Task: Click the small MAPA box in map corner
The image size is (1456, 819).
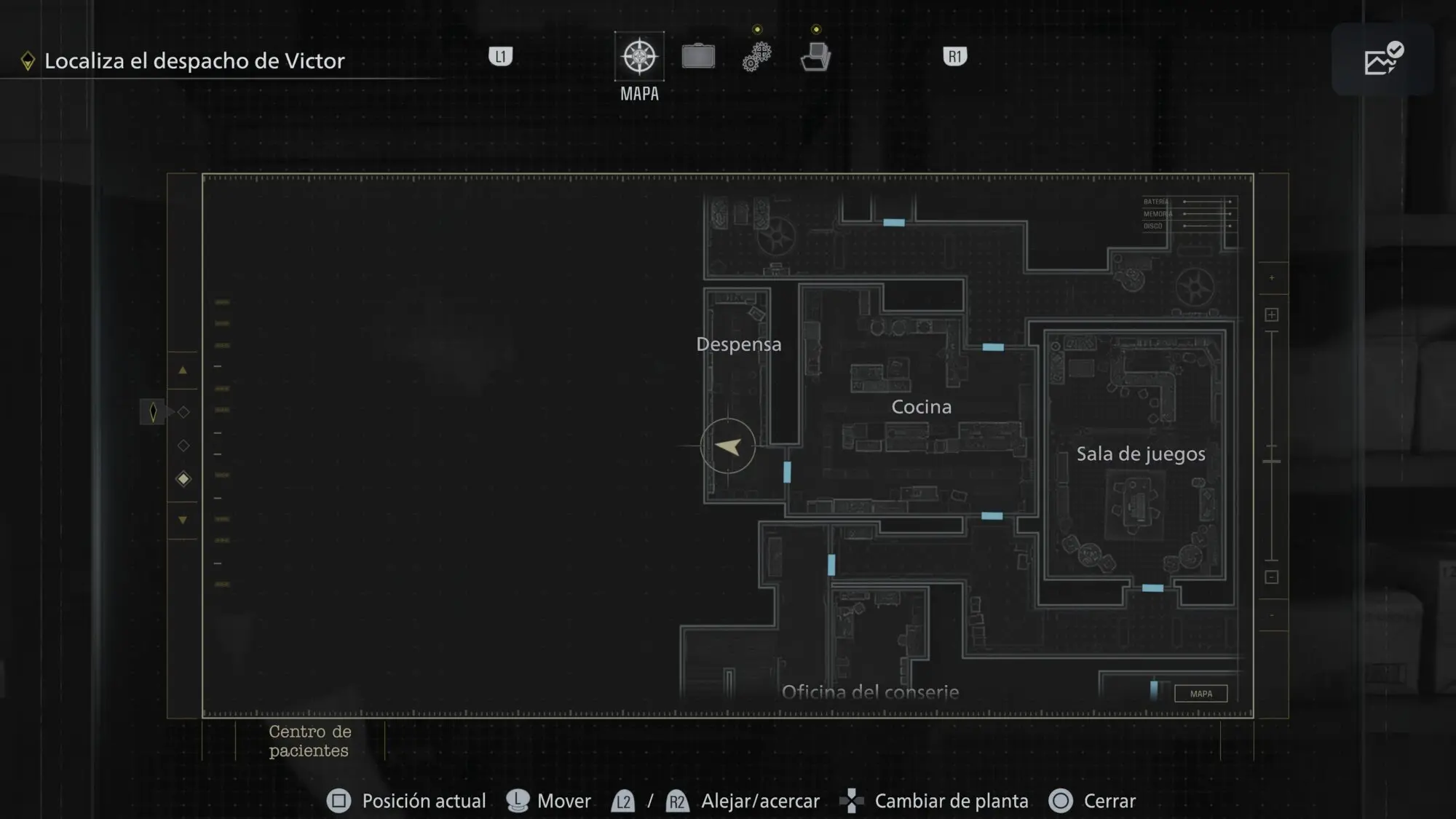Action: point(1200,694)
